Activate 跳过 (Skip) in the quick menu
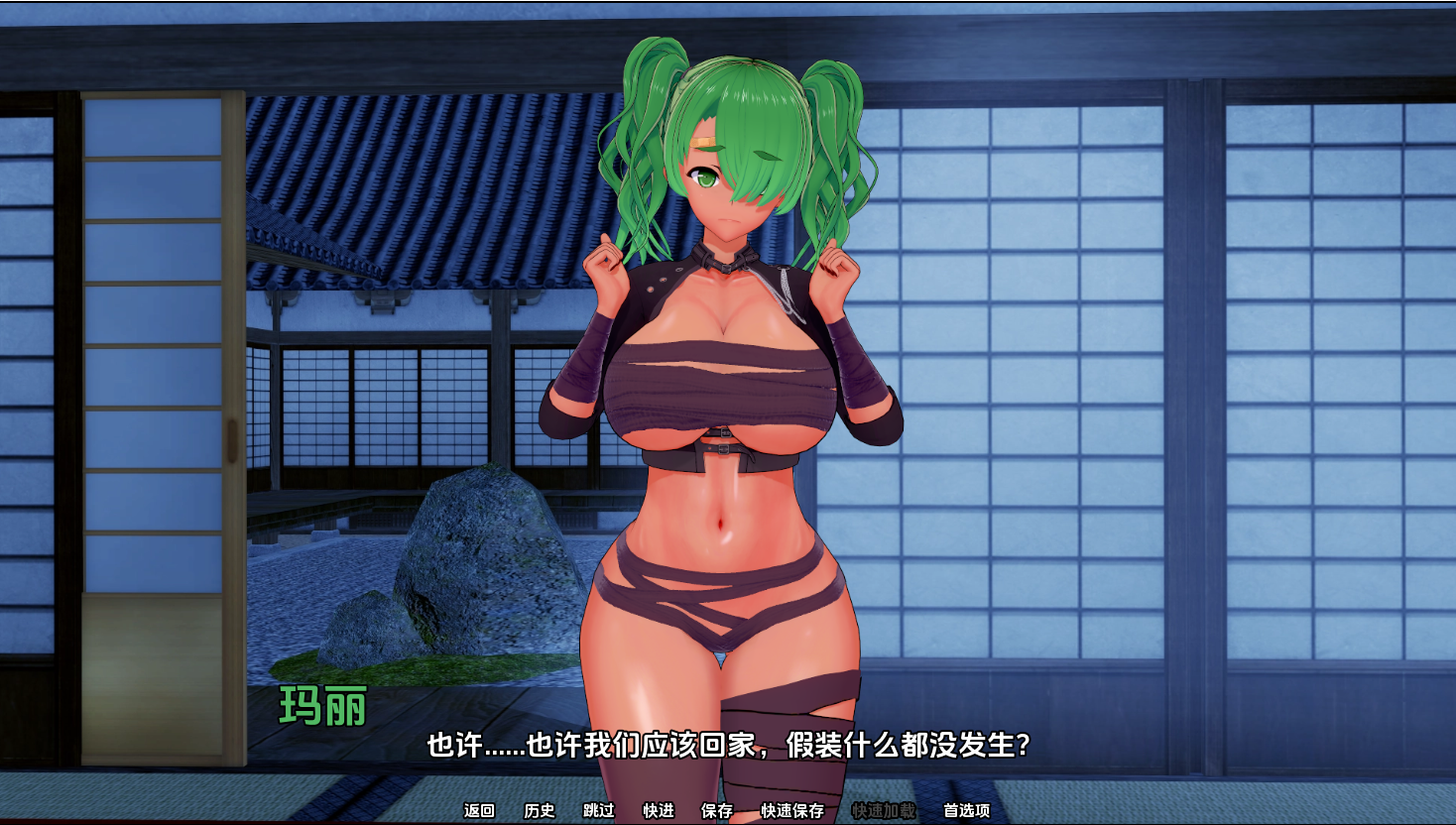 point(598,810)
